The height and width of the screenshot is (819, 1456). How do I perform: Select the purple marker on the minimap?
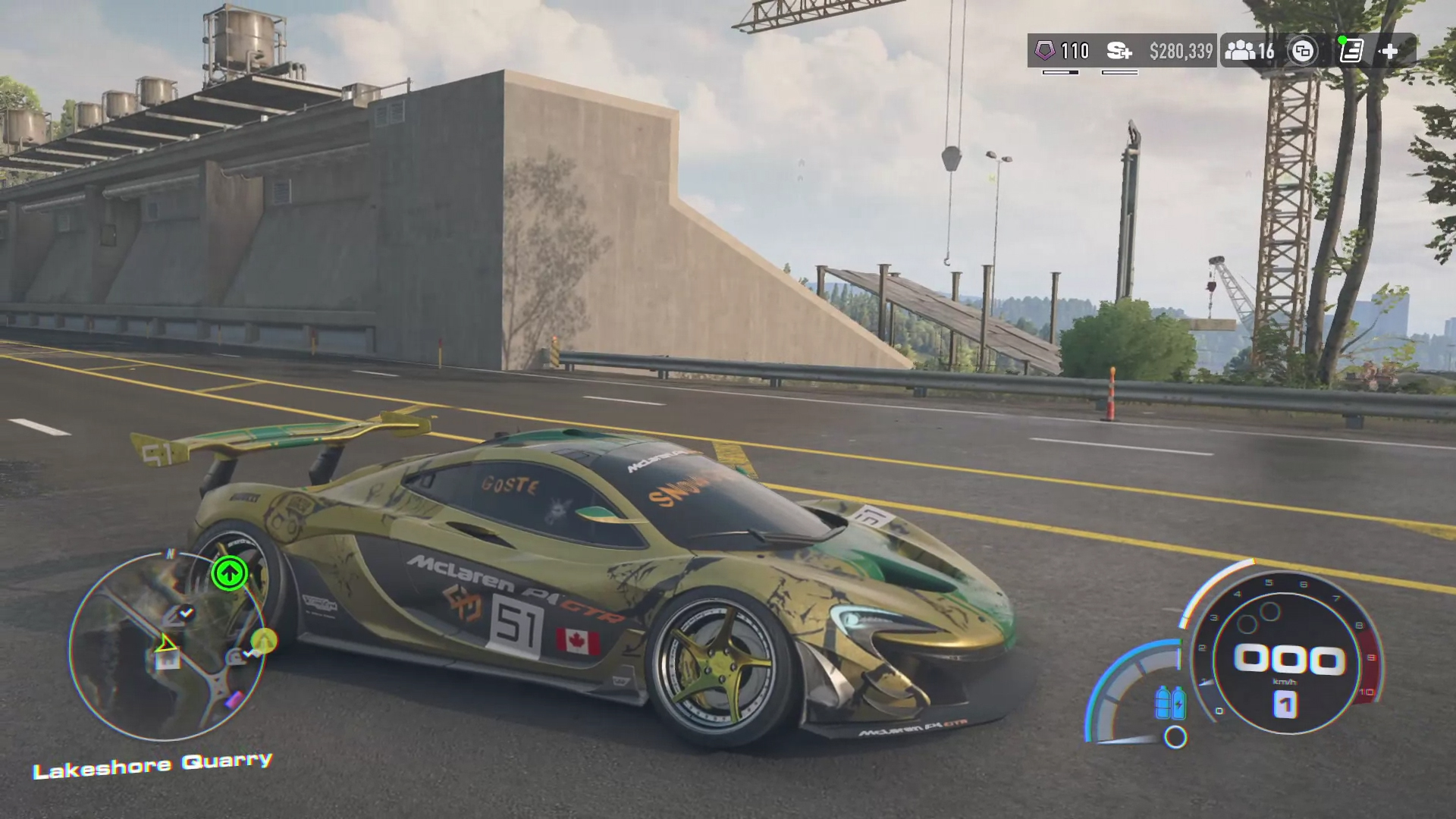pyautogui.click(x=235, y=699)
